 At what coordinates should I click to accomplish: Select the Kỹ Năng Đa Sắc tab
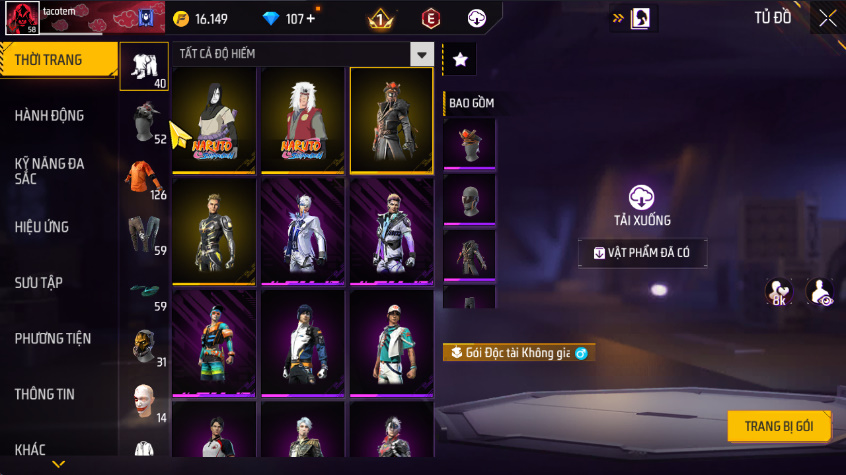pos(50,170)
